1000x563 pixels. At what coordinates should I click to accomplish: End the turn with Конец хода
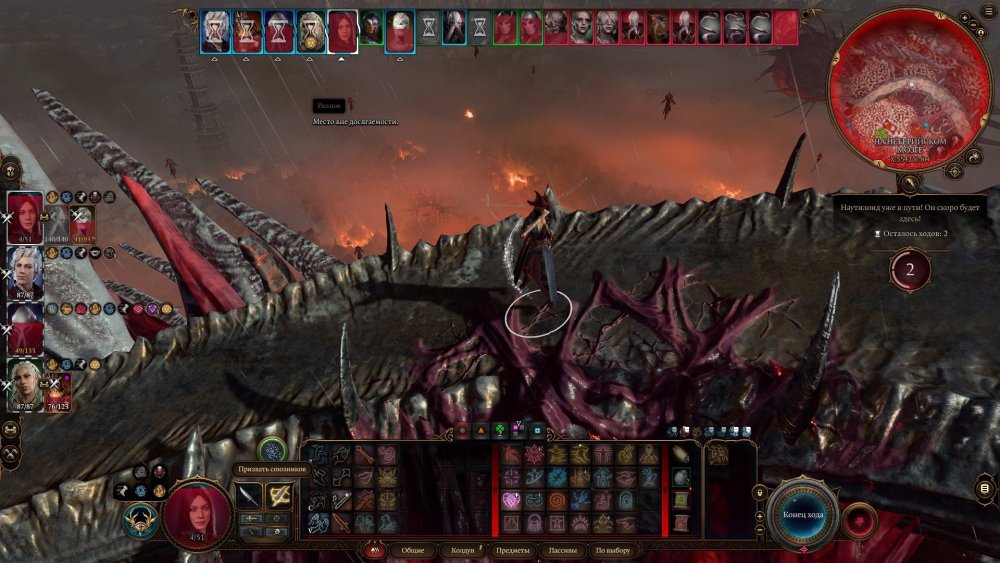(803, 515)
